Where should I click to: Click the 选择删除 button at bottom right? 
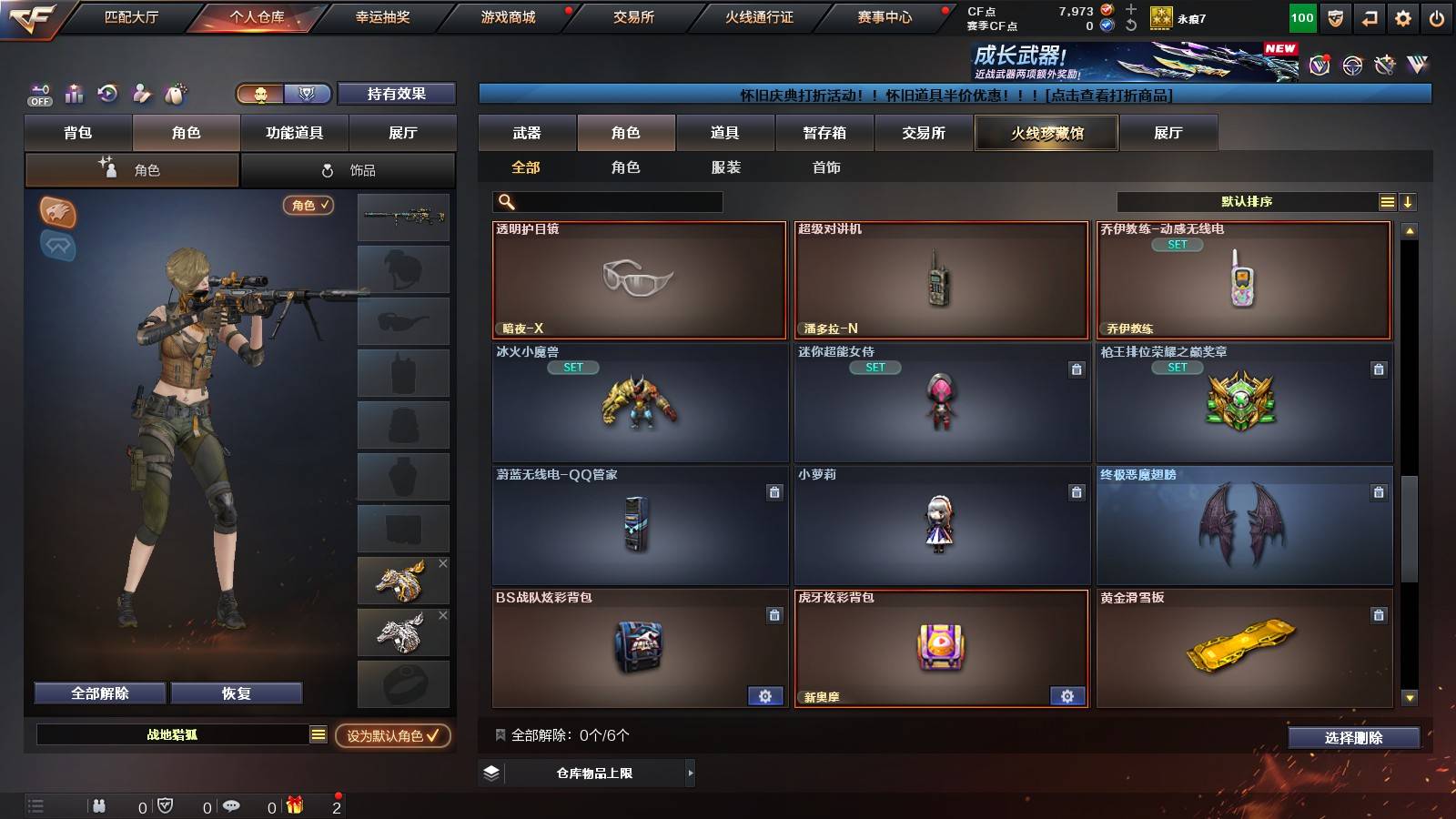point(1353,738)
